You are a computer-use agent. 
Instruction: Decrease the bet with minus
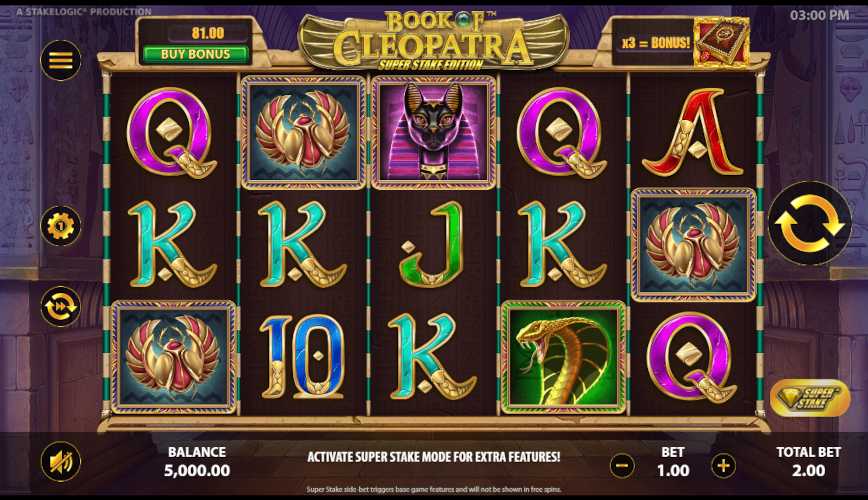[x=622, y=465]
